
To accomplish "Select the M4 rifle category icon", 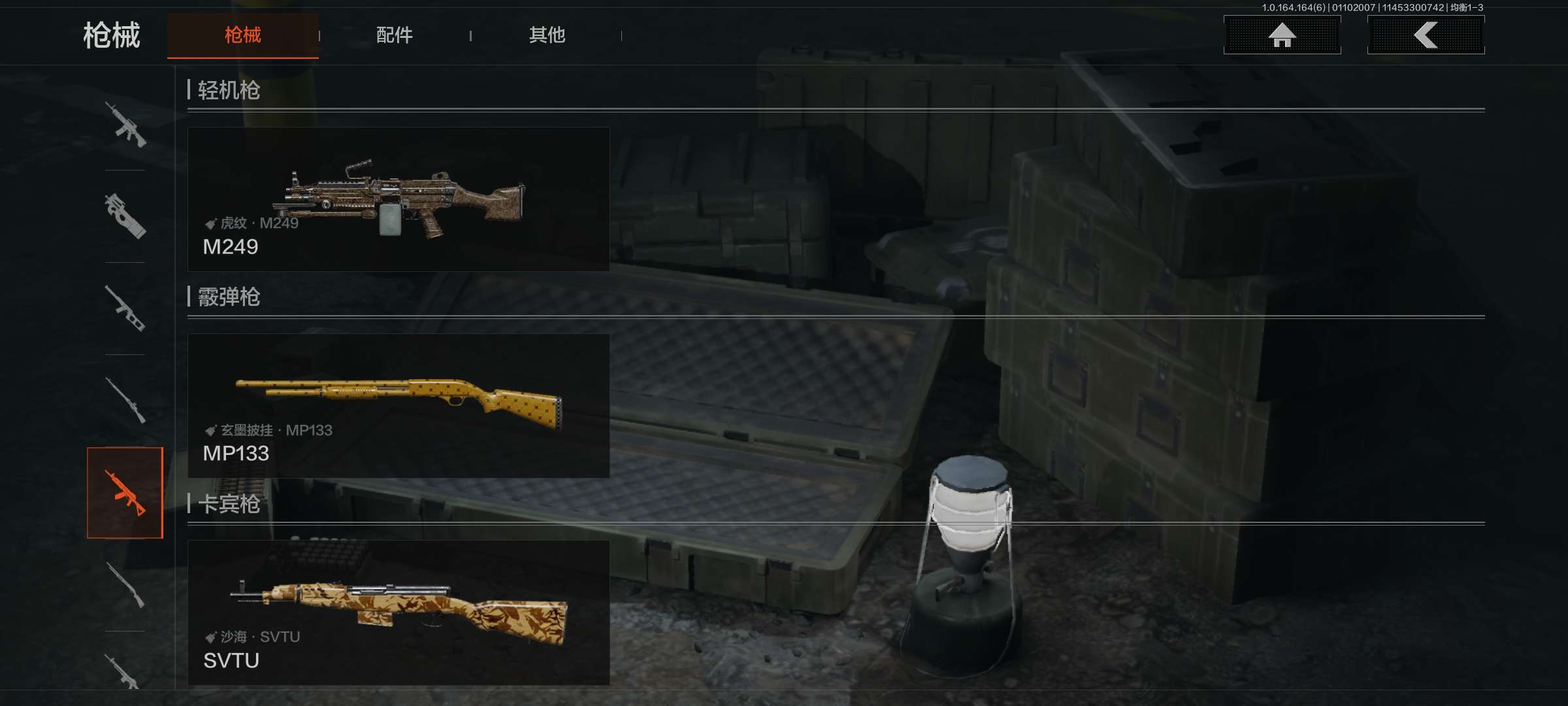I will point(125,125).
